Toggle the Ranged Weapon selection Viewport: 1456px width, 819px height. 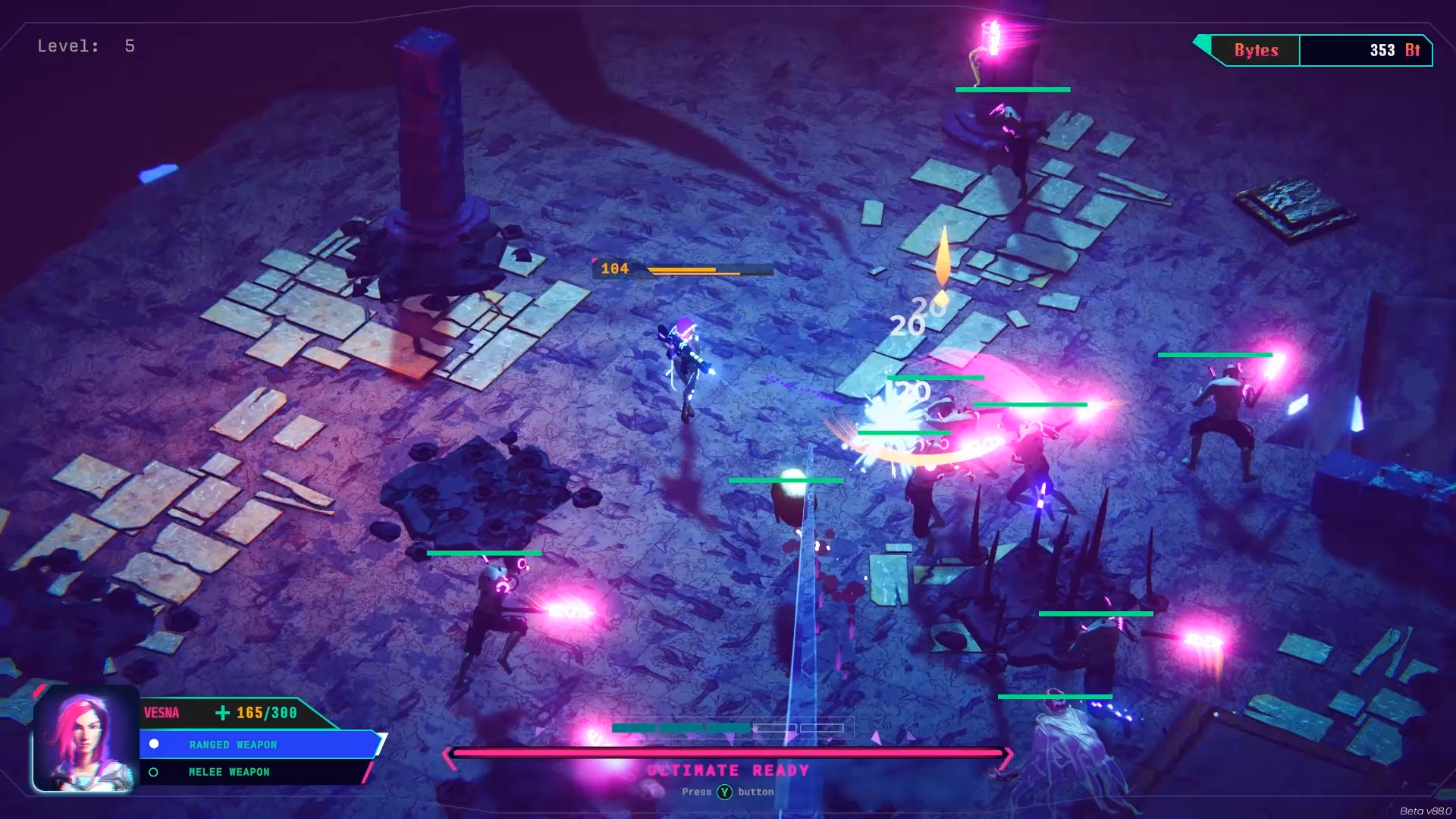(x=233, y=744)
